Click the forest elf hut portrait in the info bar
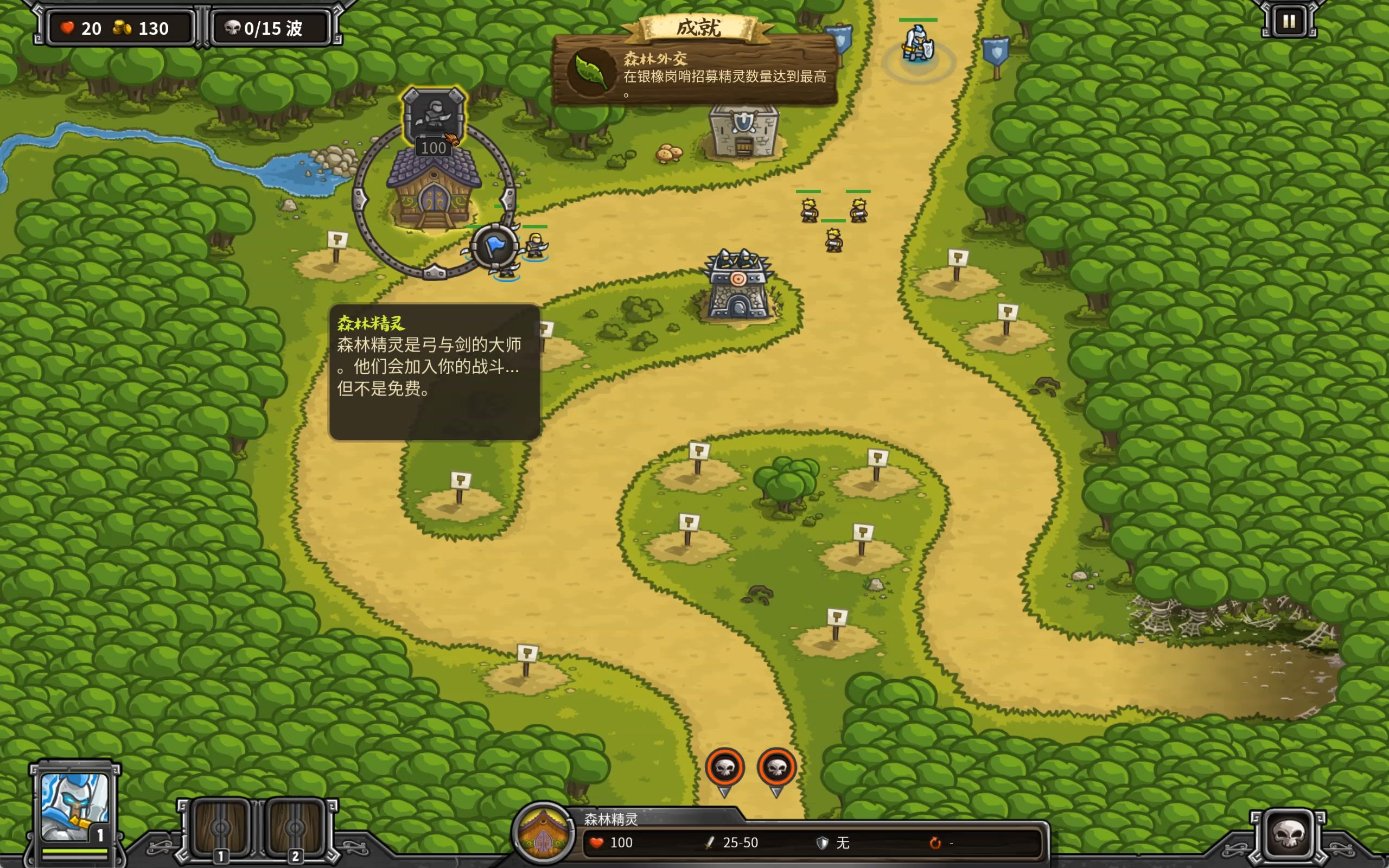Screen dimensions: 1389x868 543,833
